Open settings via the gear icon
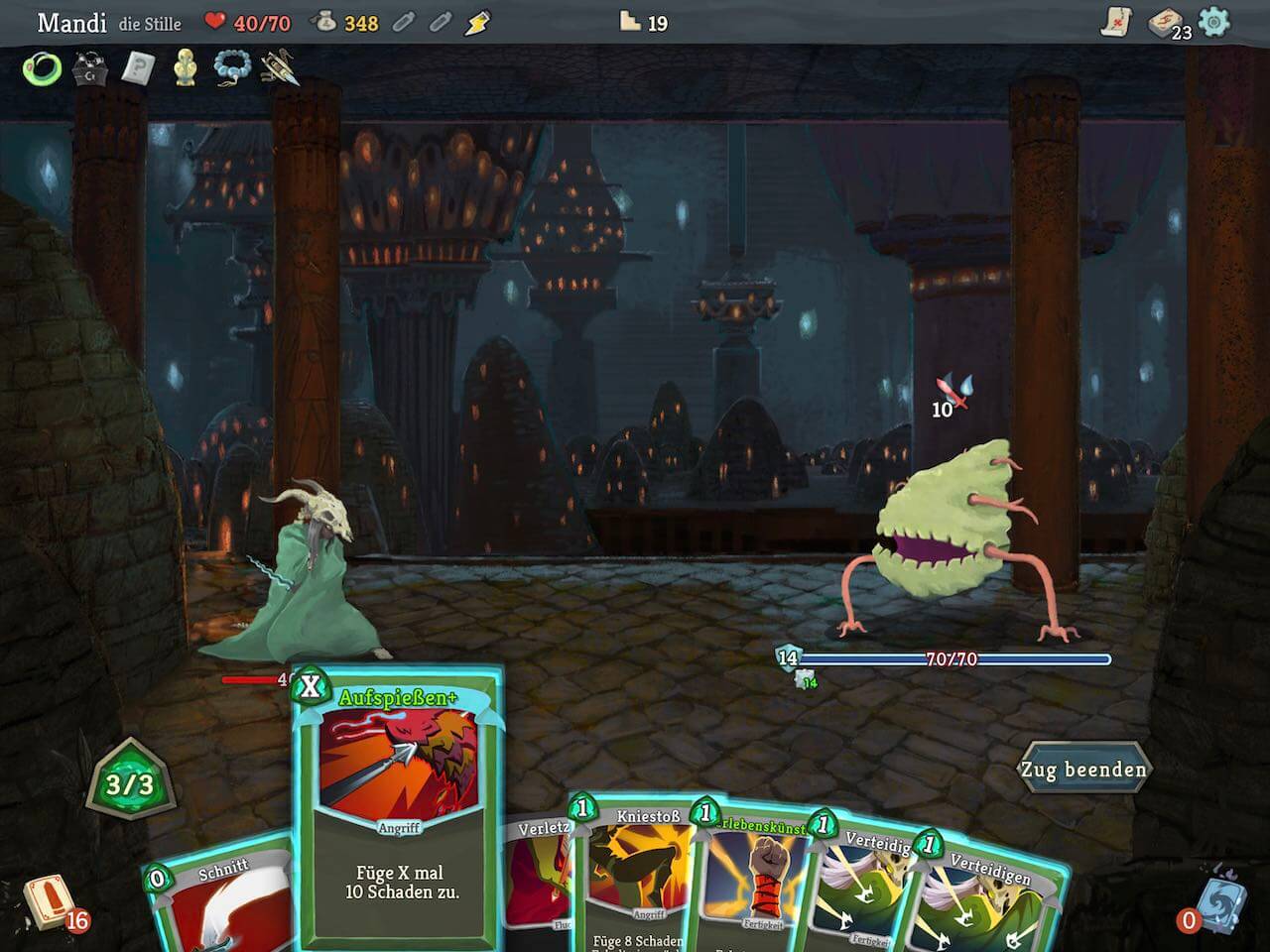This screenshot has width=1270, height=952. pos(1213,22)
